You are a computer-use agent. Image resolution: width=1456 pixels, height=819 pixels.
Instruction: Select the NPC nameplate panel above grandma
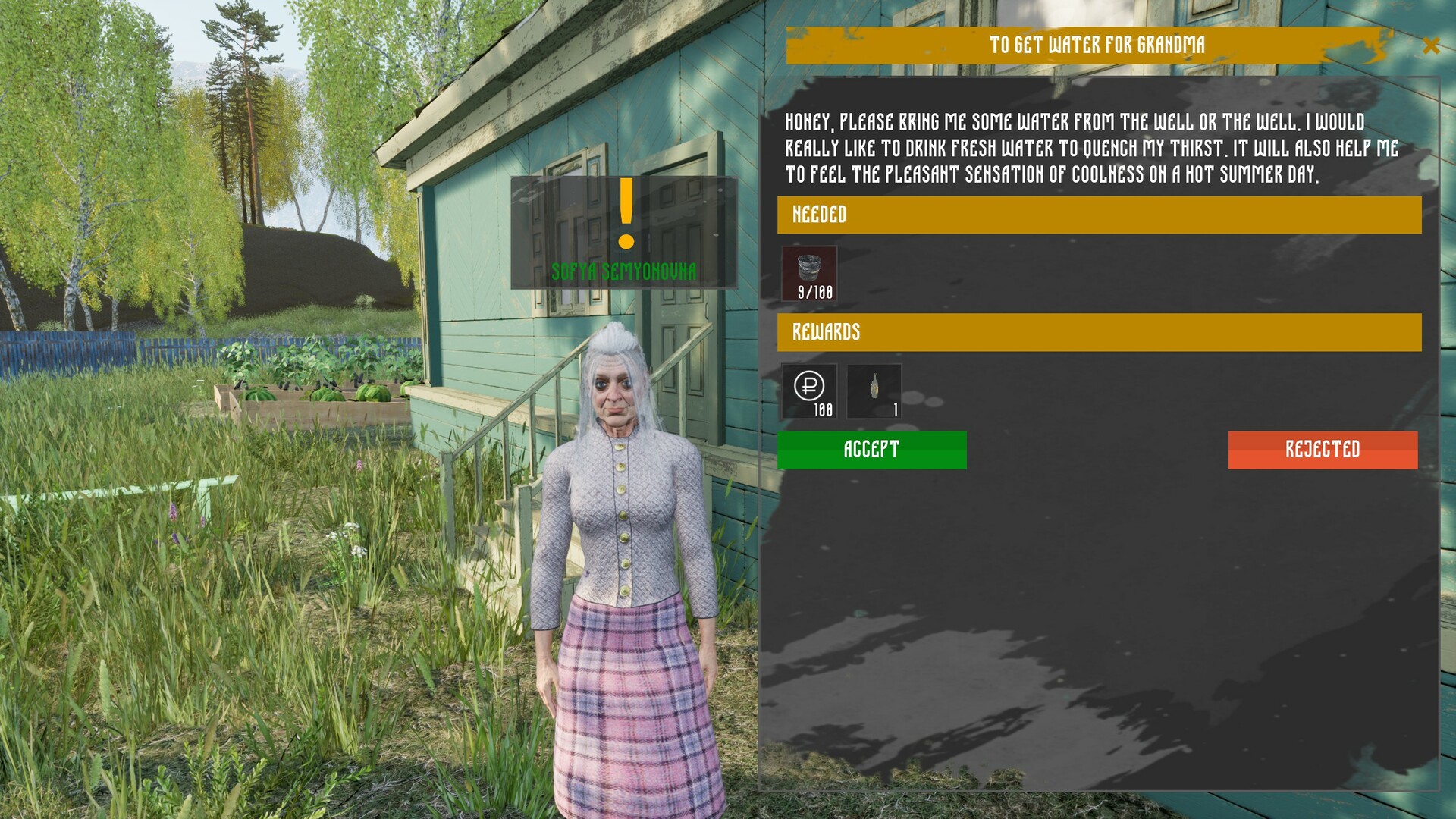pos(624,233)
